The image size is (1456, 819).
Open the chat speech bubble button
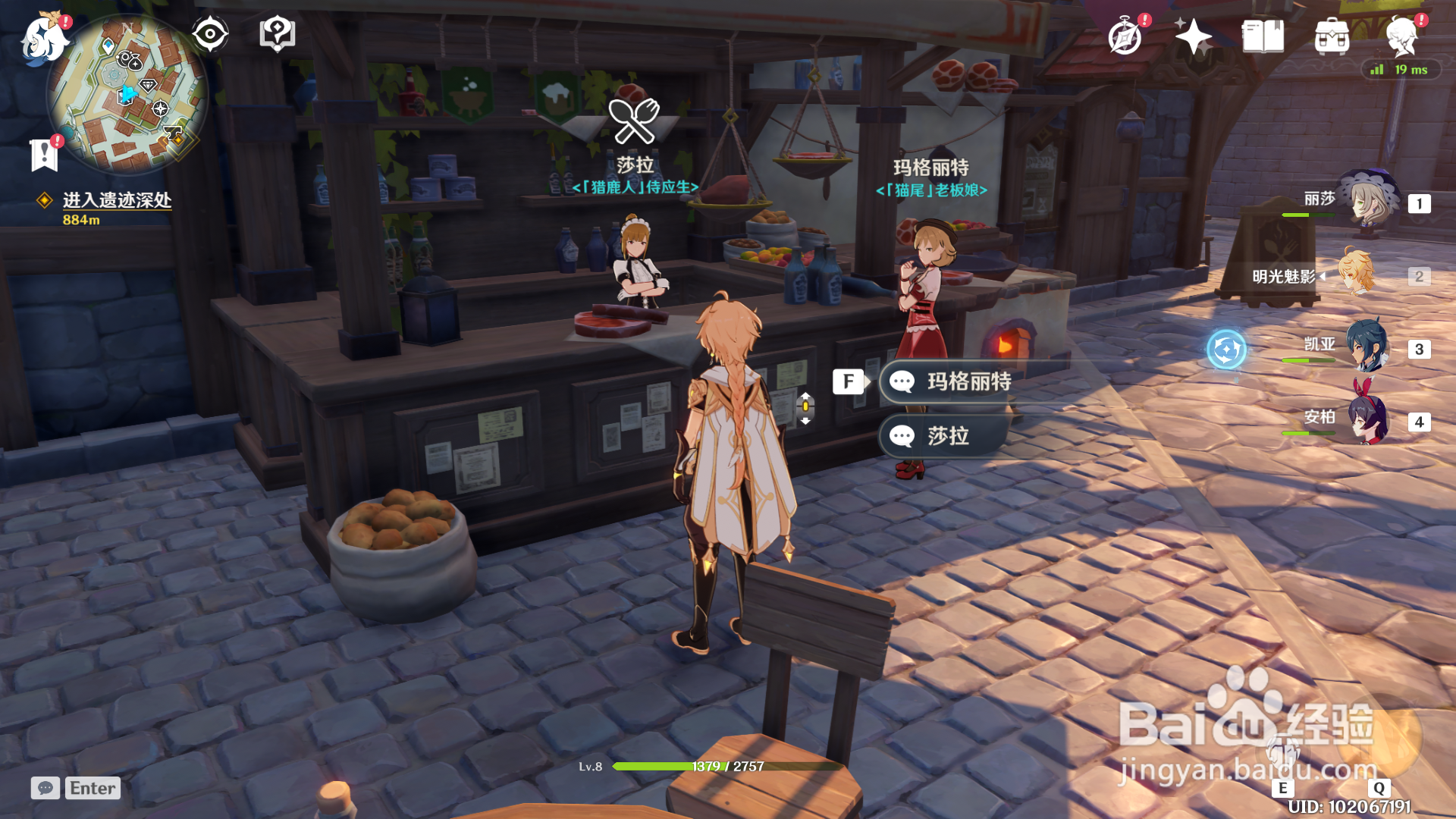[x=45, y=788]
